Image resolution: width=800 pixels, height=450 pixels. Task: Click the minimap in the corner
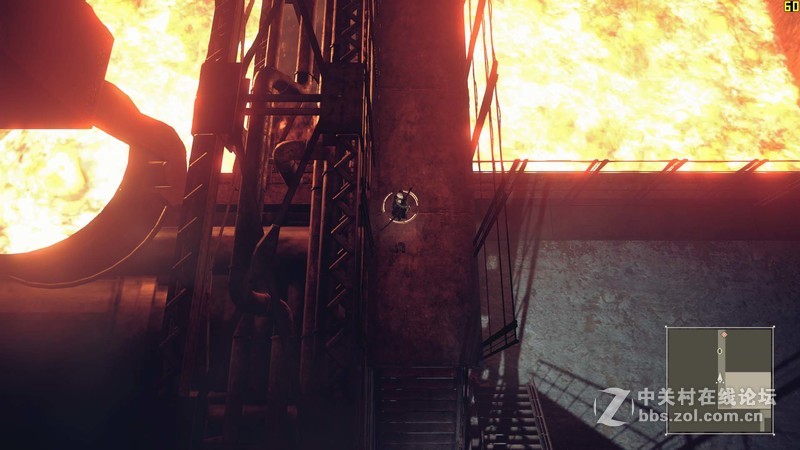[x=720, y=379]
